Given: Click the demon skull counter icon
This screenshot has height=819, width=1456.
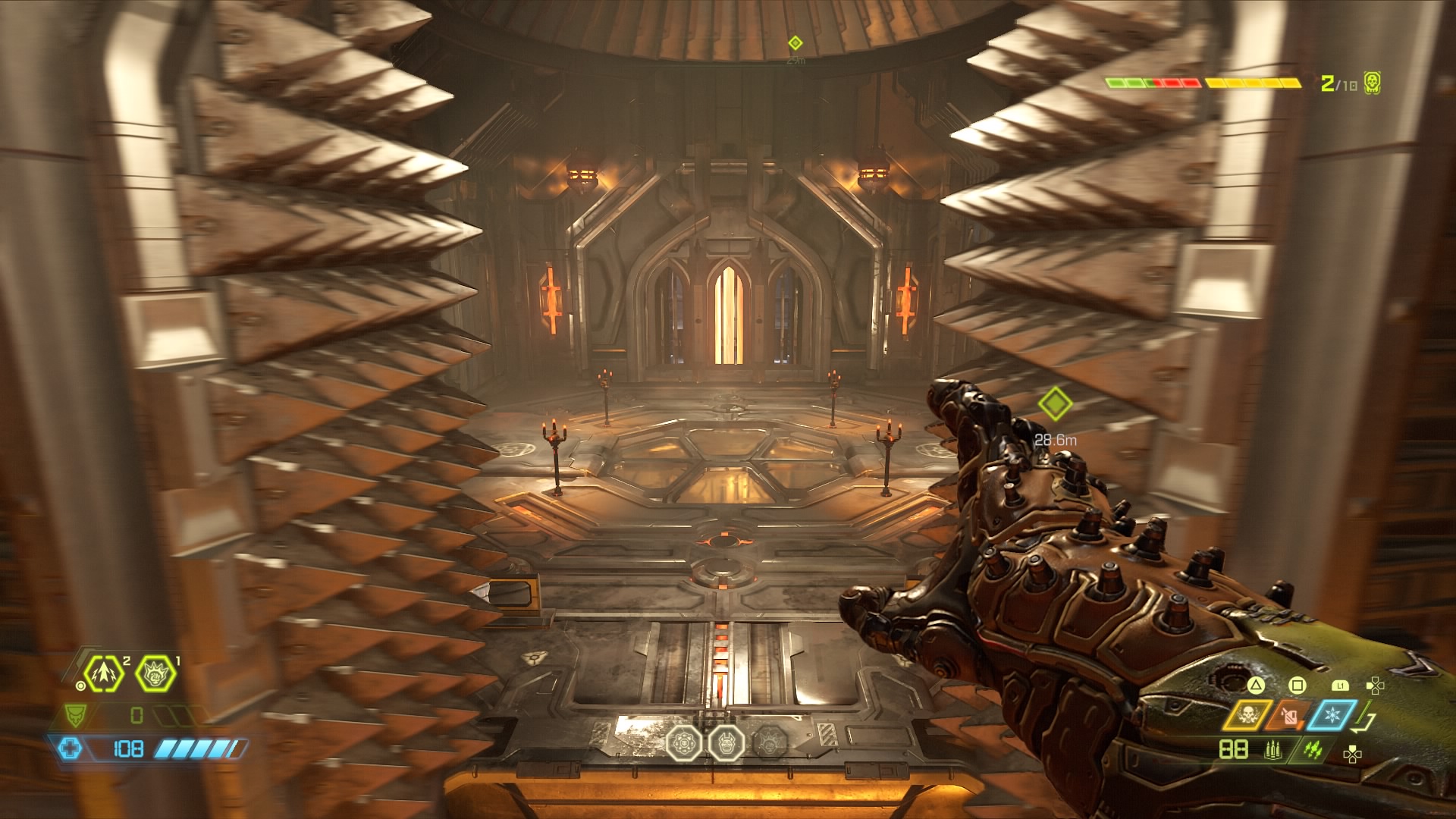Looking at the screenshot, I should [1372, 83].
